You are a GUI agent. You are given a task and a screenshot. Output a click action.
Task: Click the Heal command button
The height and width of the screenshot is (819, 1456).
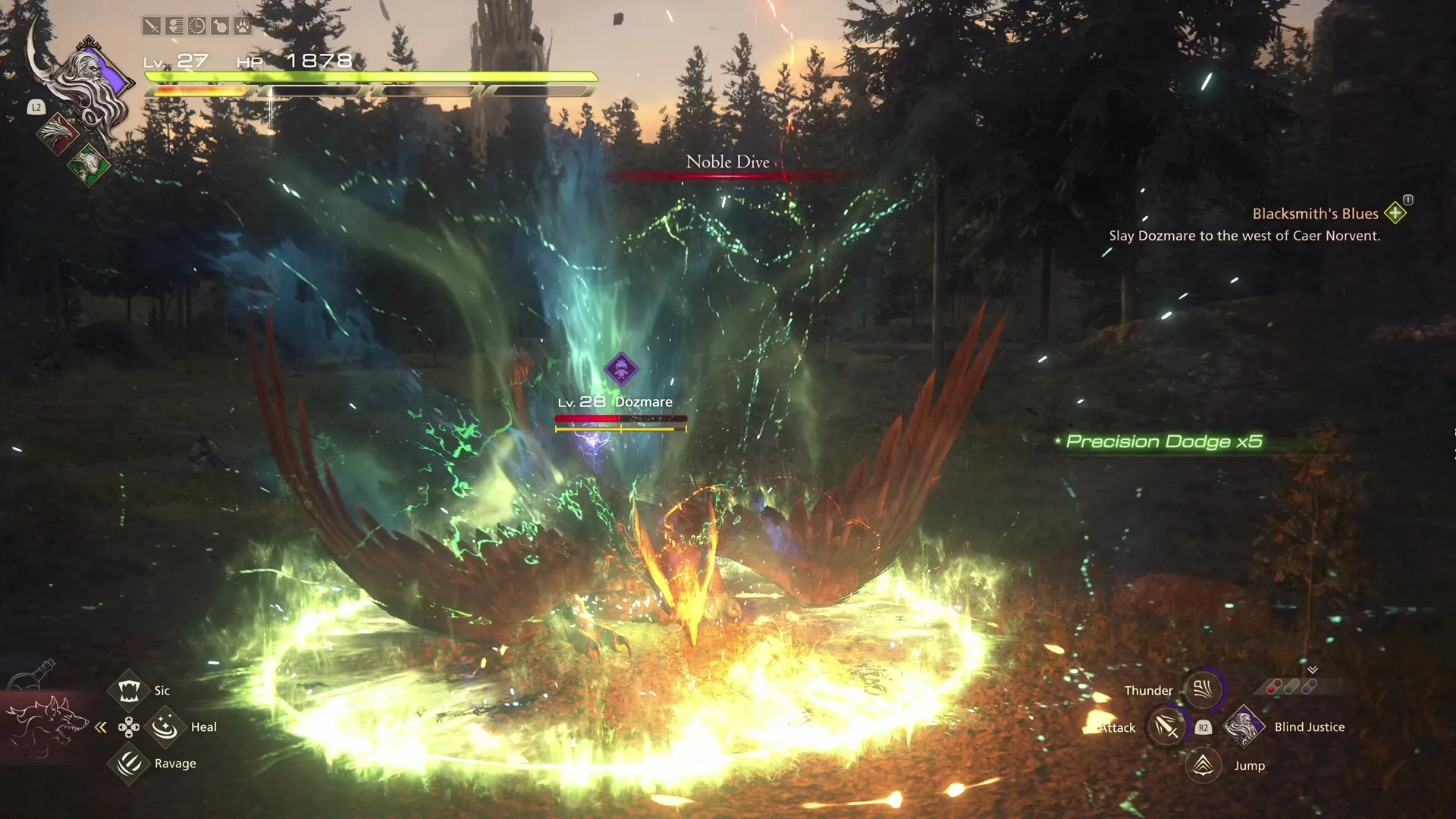point(166,726)
